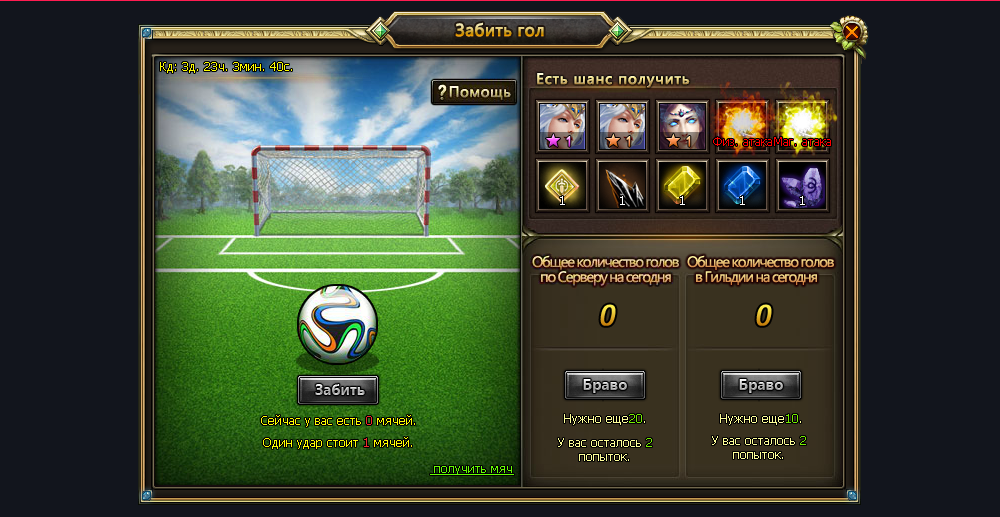This screenshot has width=1000, height=517.
Task: Select the yellow gem reward
Action: pos(682,185)
